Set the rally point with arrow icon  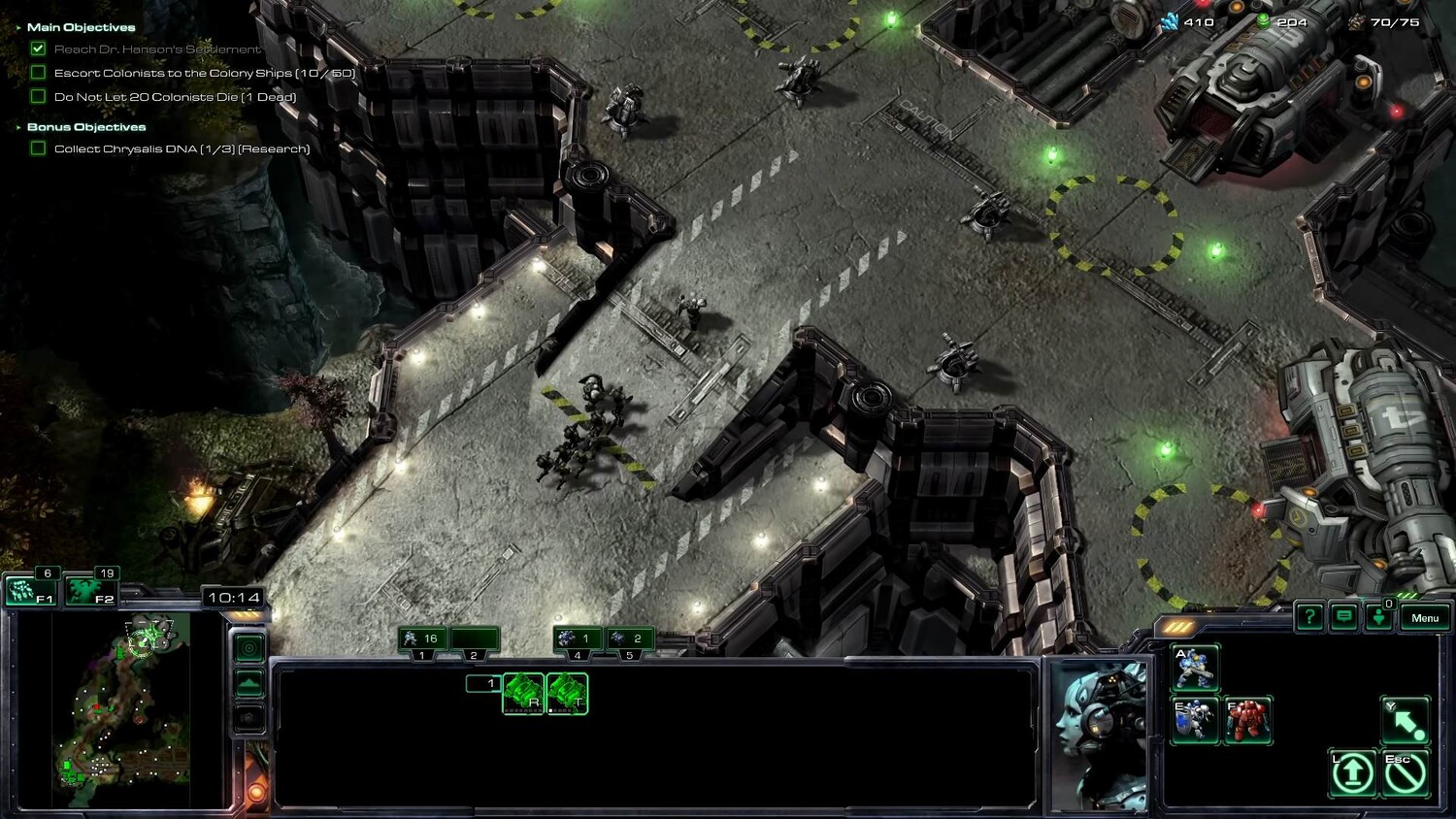[1405, 720]
